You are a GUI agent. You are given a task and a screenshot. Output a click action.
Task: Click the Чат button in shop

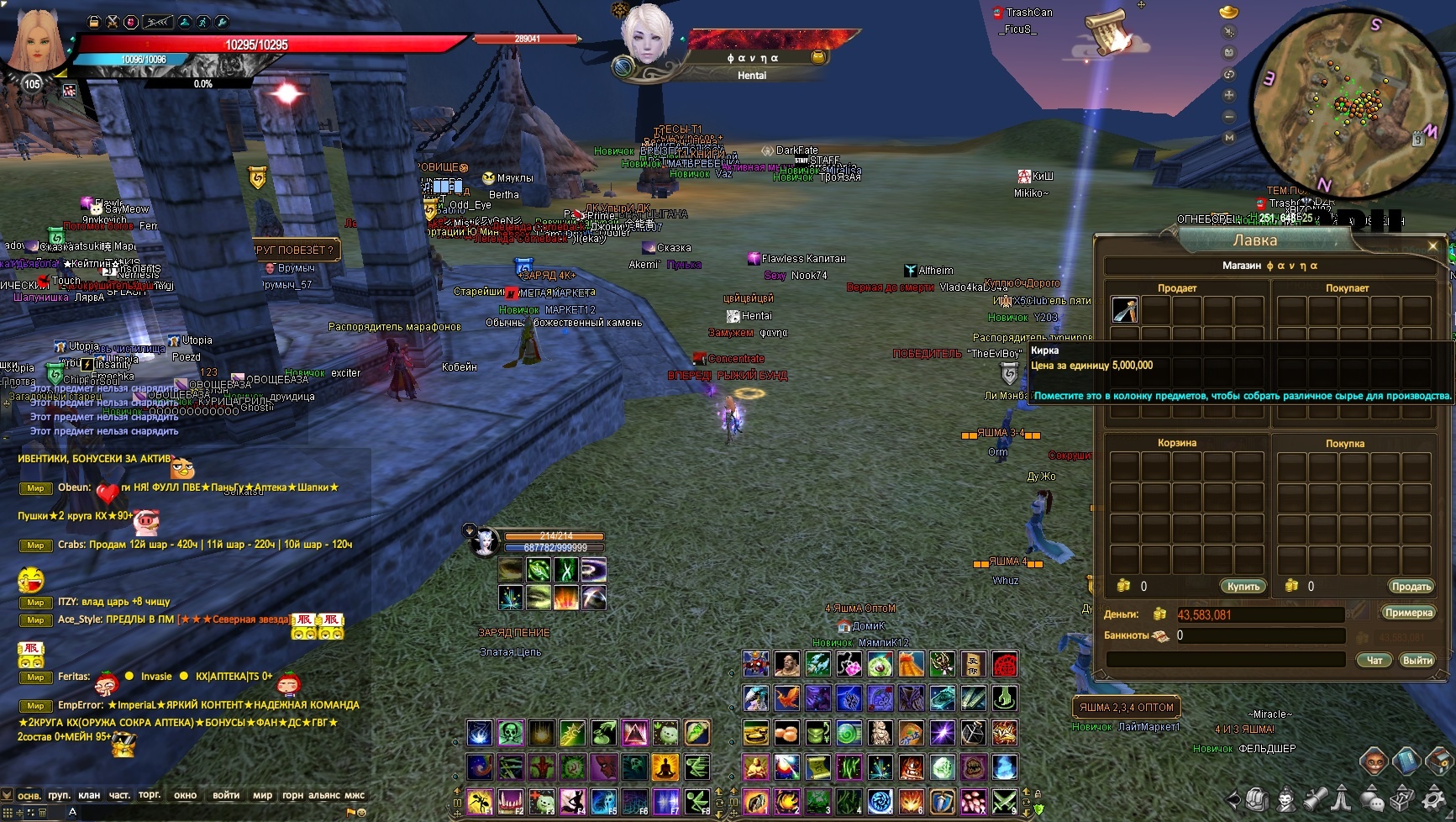point(1375,661)
